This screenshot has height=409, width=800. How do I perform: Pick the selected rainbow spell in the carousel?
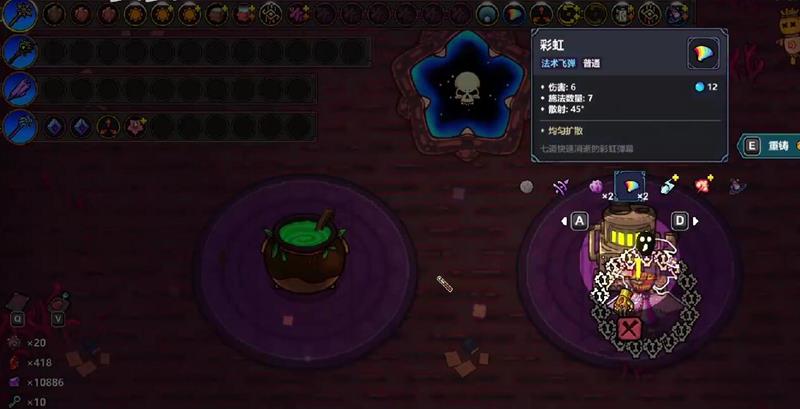point(631,185)
